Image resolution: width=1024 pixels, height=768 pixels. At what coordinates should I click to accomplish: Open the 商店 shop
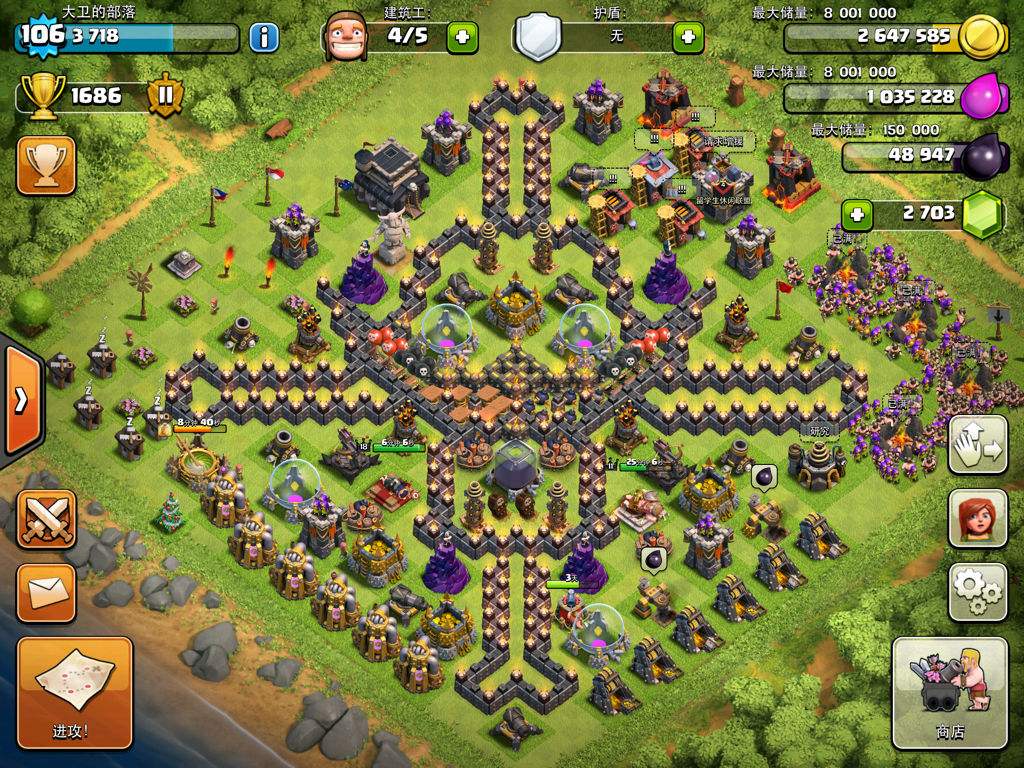pyautogui.click(x=949, y=692)
